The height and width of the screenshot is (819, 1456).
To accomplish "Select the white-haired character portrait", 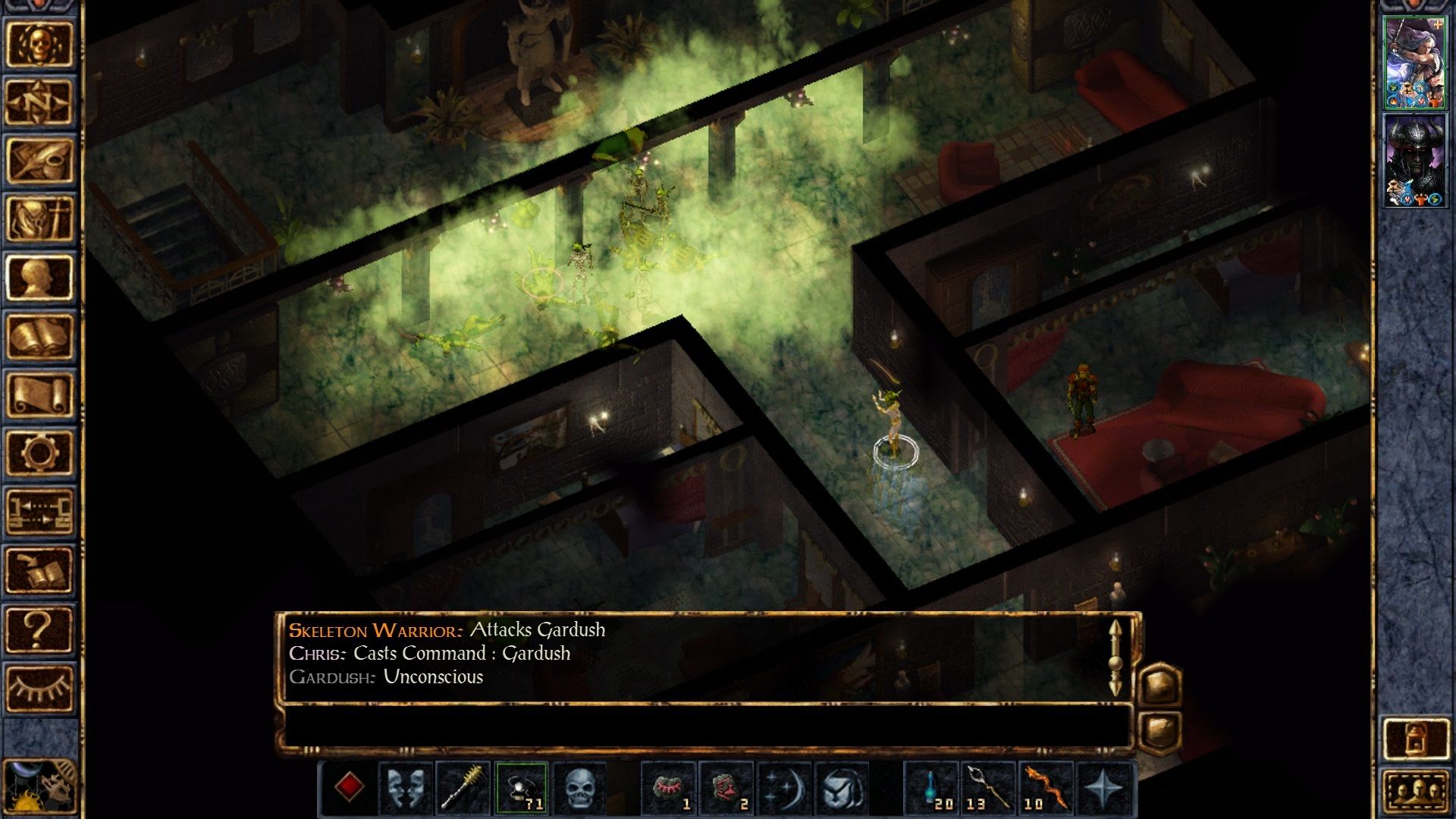I will coord(1415,63).
